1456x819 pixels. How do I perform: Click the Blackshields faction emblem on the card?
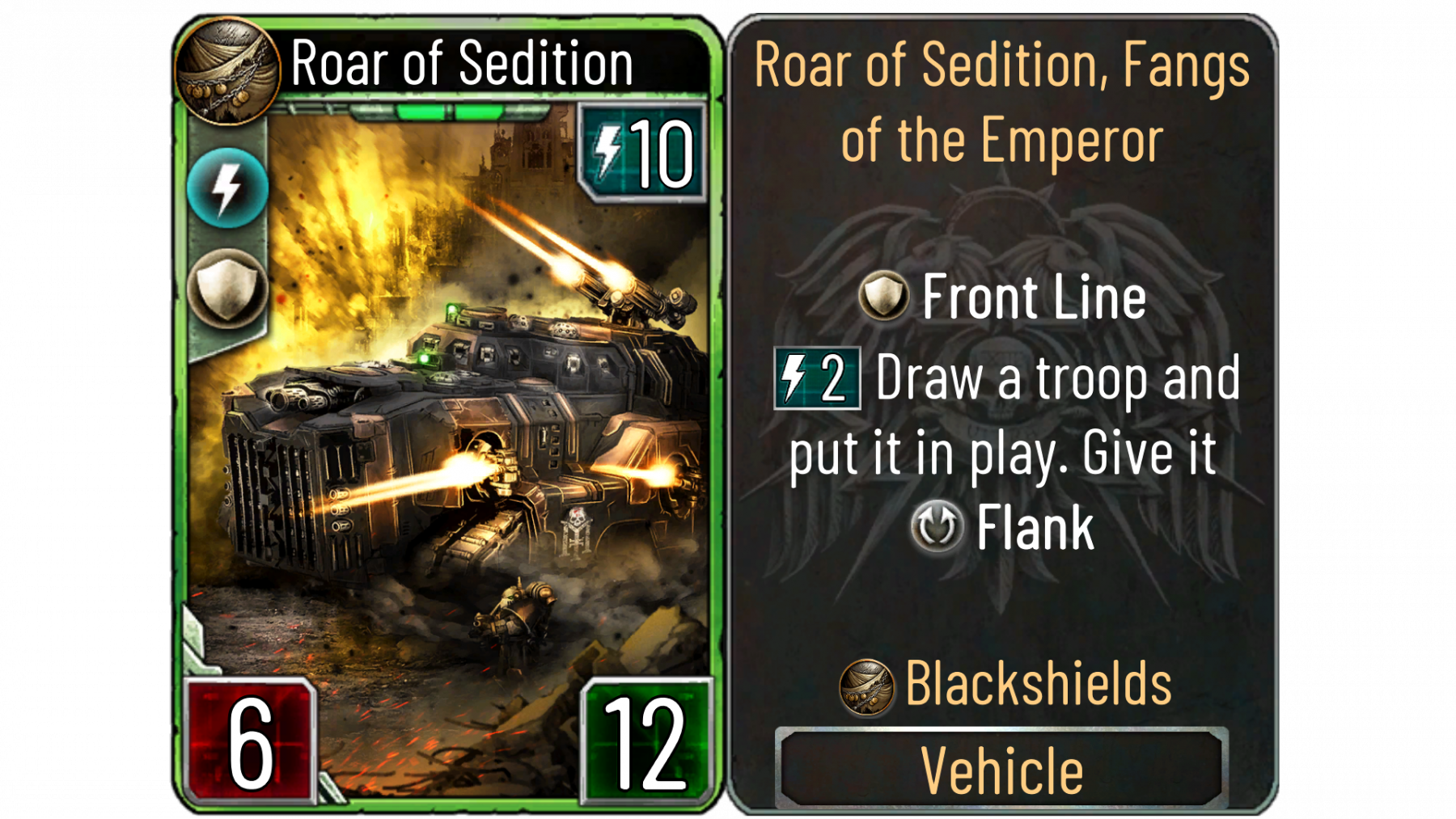(227, 70)
